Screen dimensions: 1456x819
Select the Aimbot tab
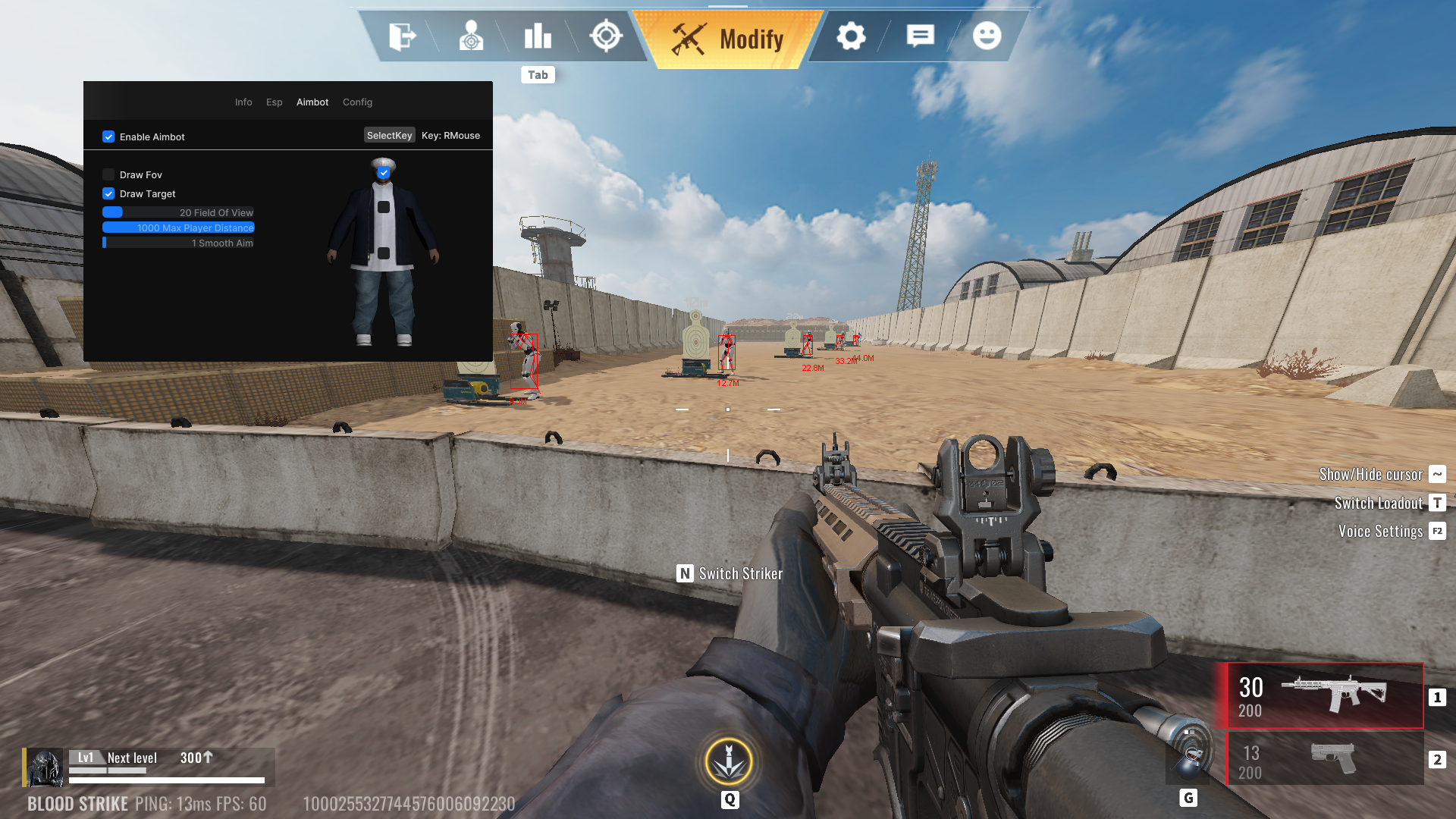coord(312,102)
